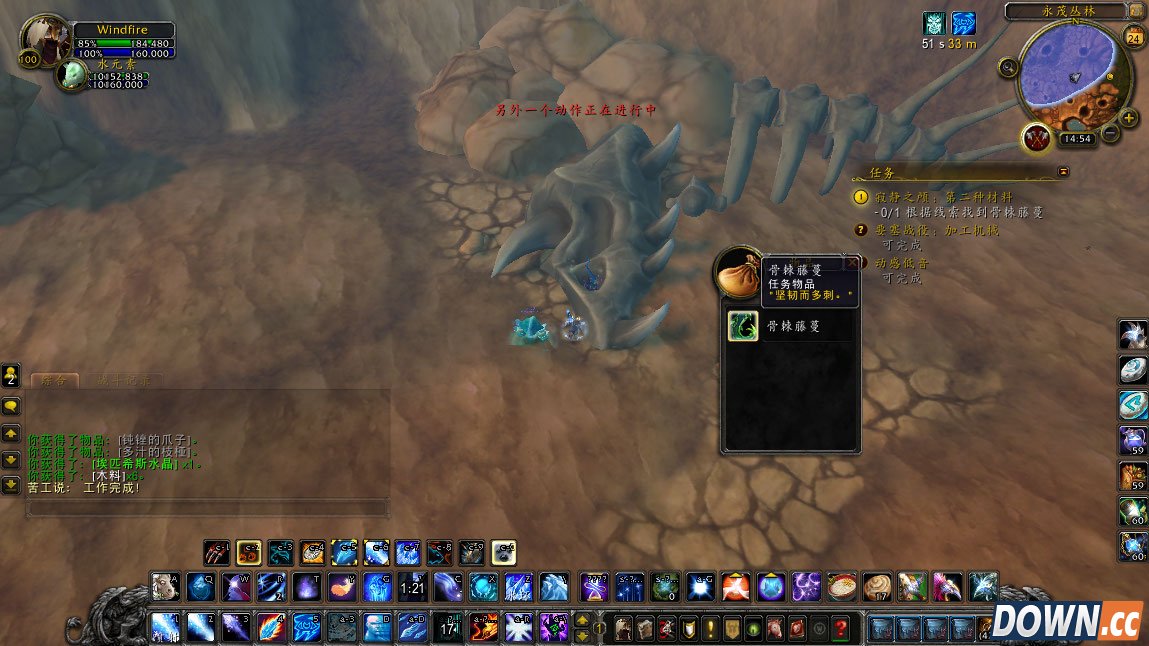The width and height of the screenshot is (1149, 646).
Task: Open the crossed-axes garrison report button
Action: (x=1037, y=137)
